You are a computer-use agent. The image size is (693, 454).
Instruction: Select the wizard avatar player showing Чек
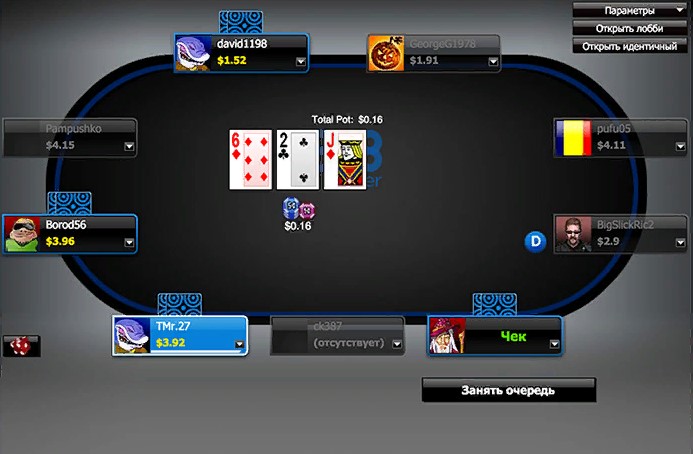click(494, 336)
